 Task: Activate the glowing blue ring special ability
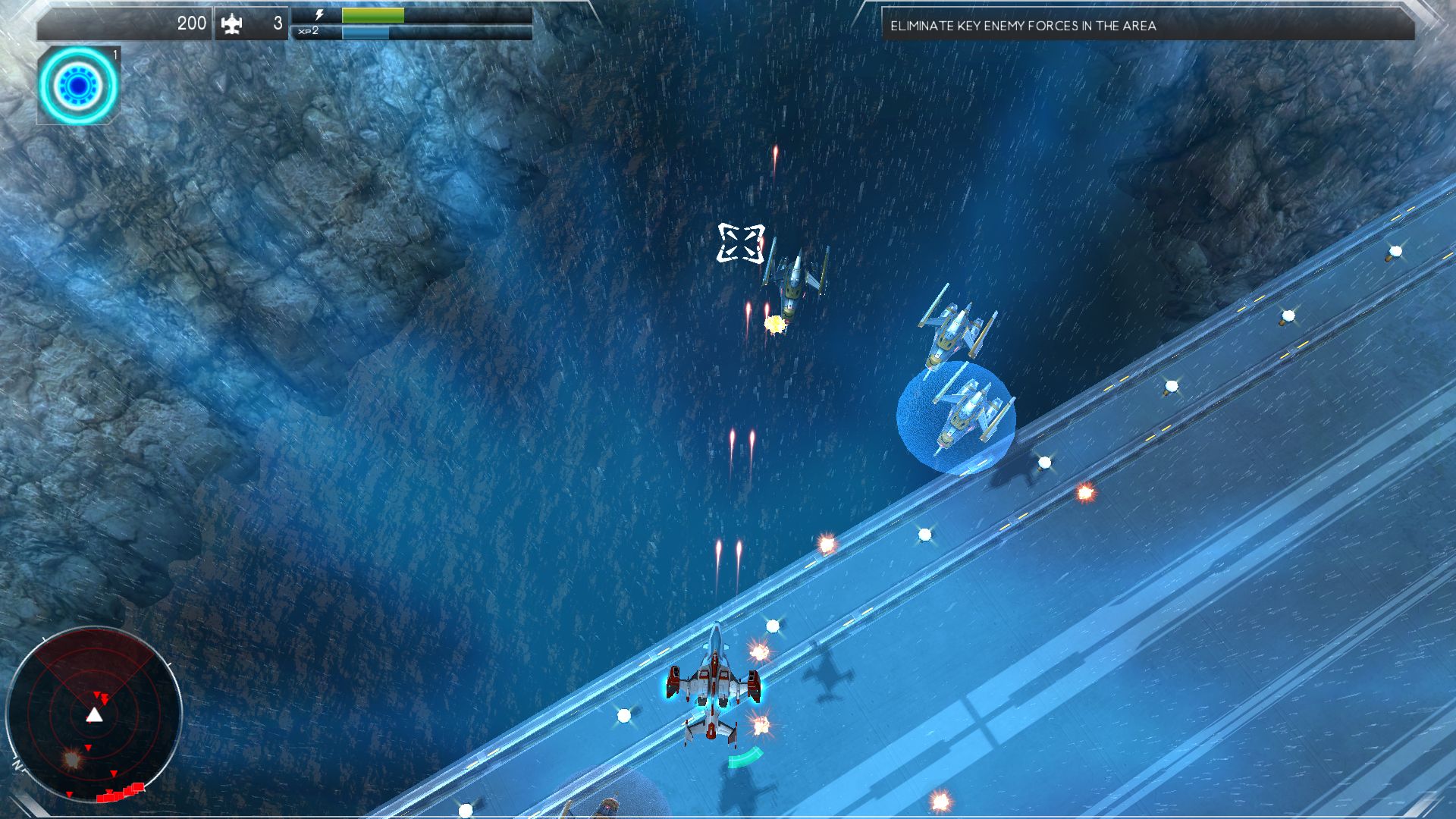point(78,86)
